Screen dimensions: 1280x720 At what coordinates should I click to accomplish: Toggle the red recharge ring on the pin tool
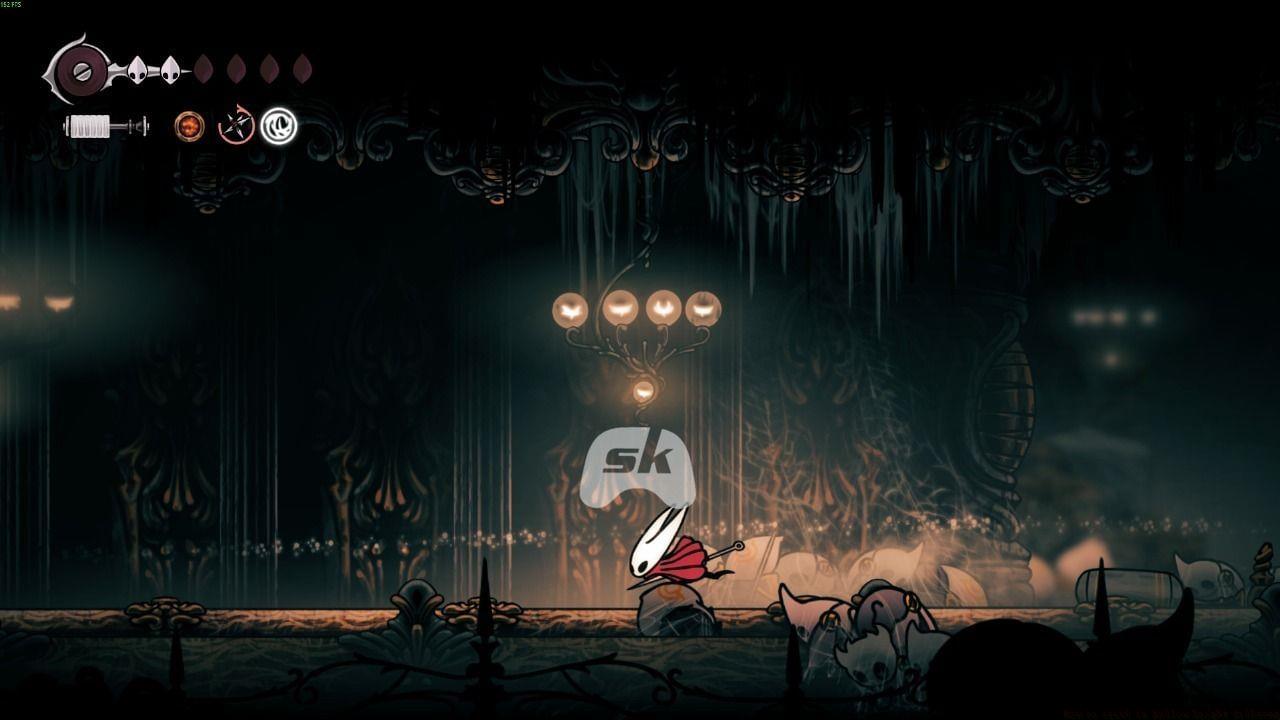234,125
